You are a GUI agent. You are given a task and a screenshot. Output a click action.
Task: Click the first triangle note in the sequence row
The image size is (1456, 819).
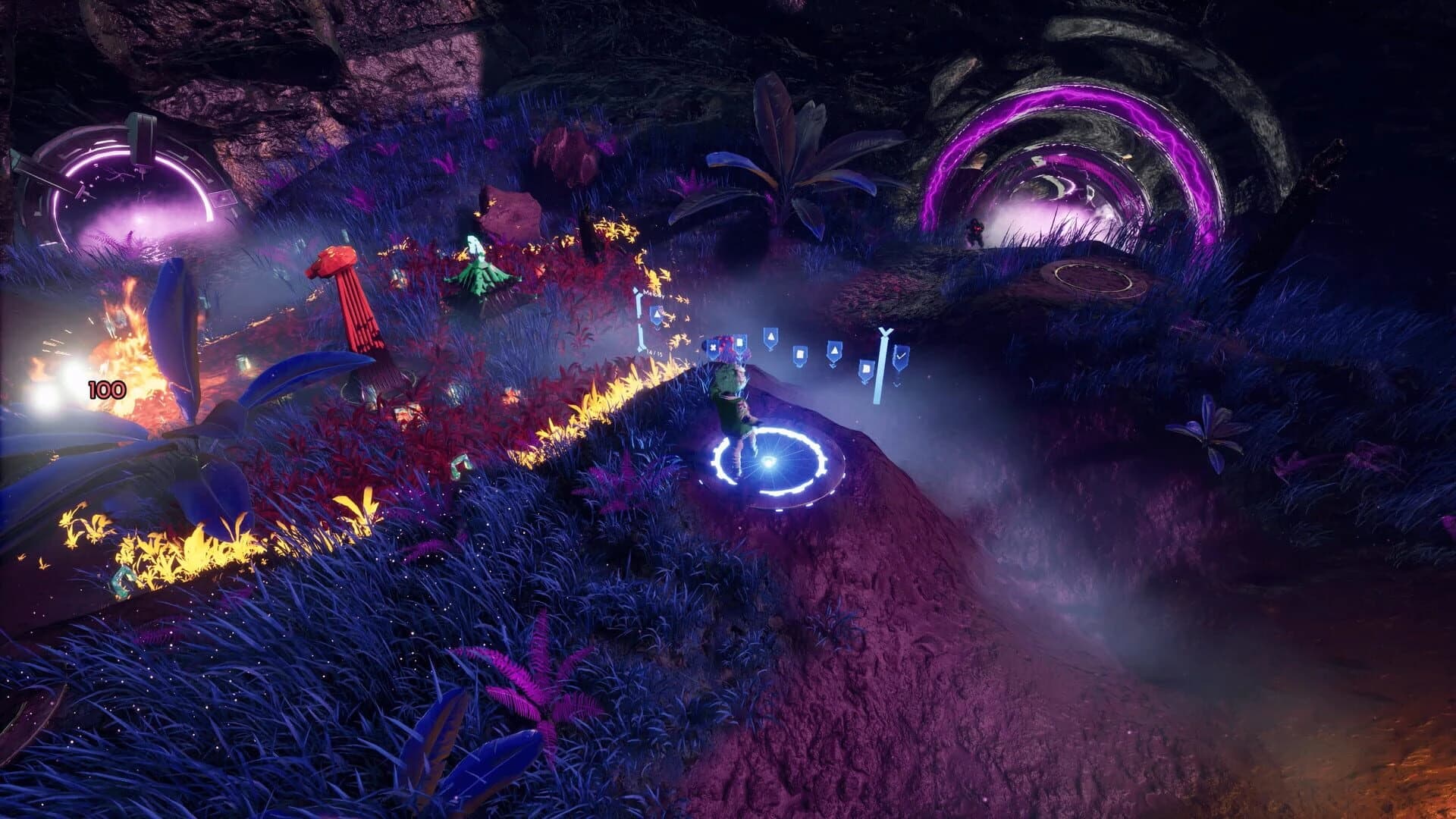coord(771,337)
